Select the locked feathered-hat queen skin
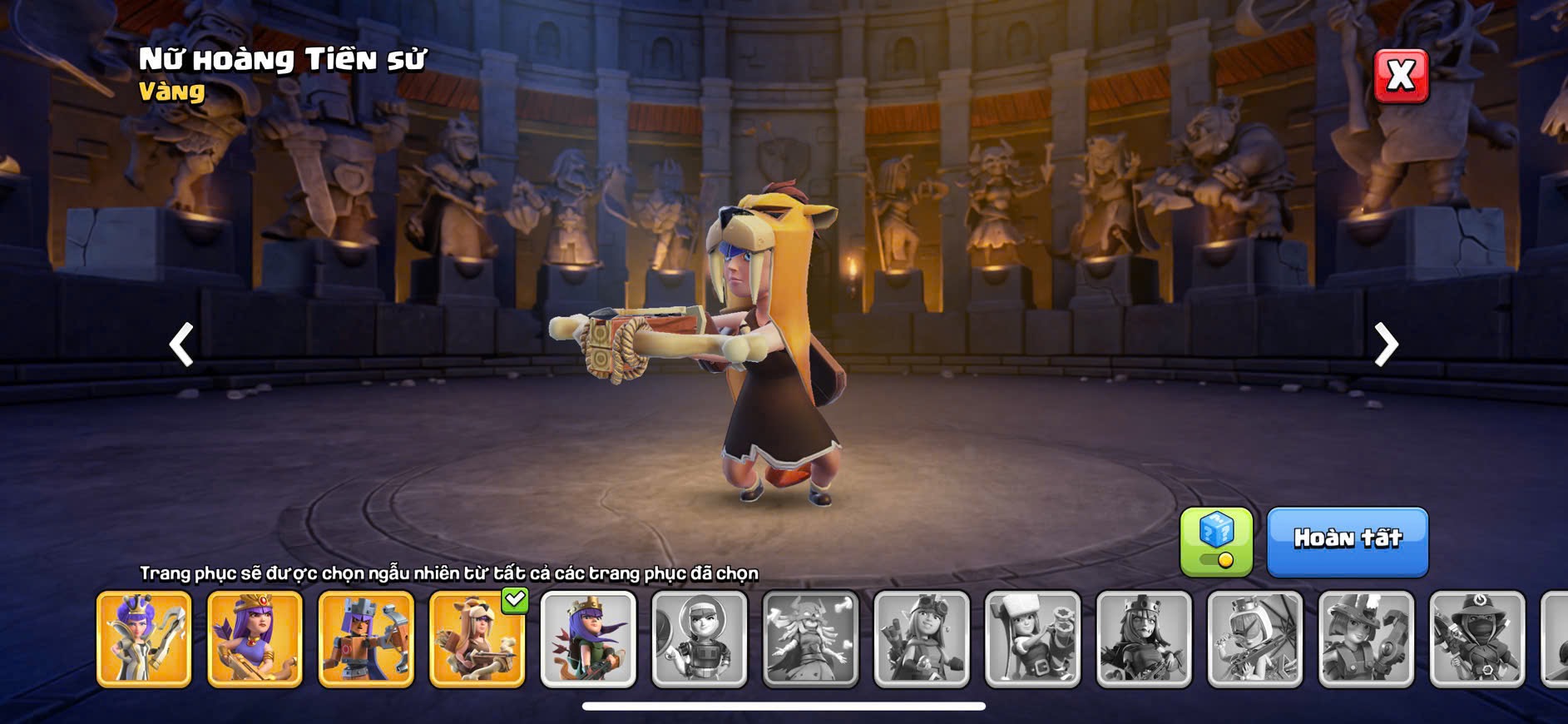Viewport: 1568px width, 724px height. point(1366,639)
